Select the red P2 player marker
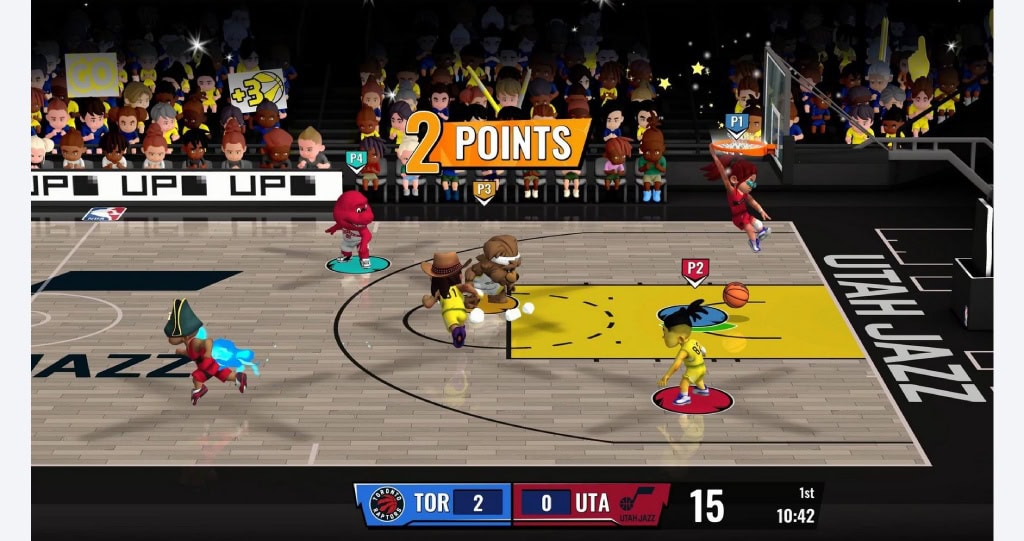The width and height of the screenshot is (1024, 541). [x=695, y=269]
